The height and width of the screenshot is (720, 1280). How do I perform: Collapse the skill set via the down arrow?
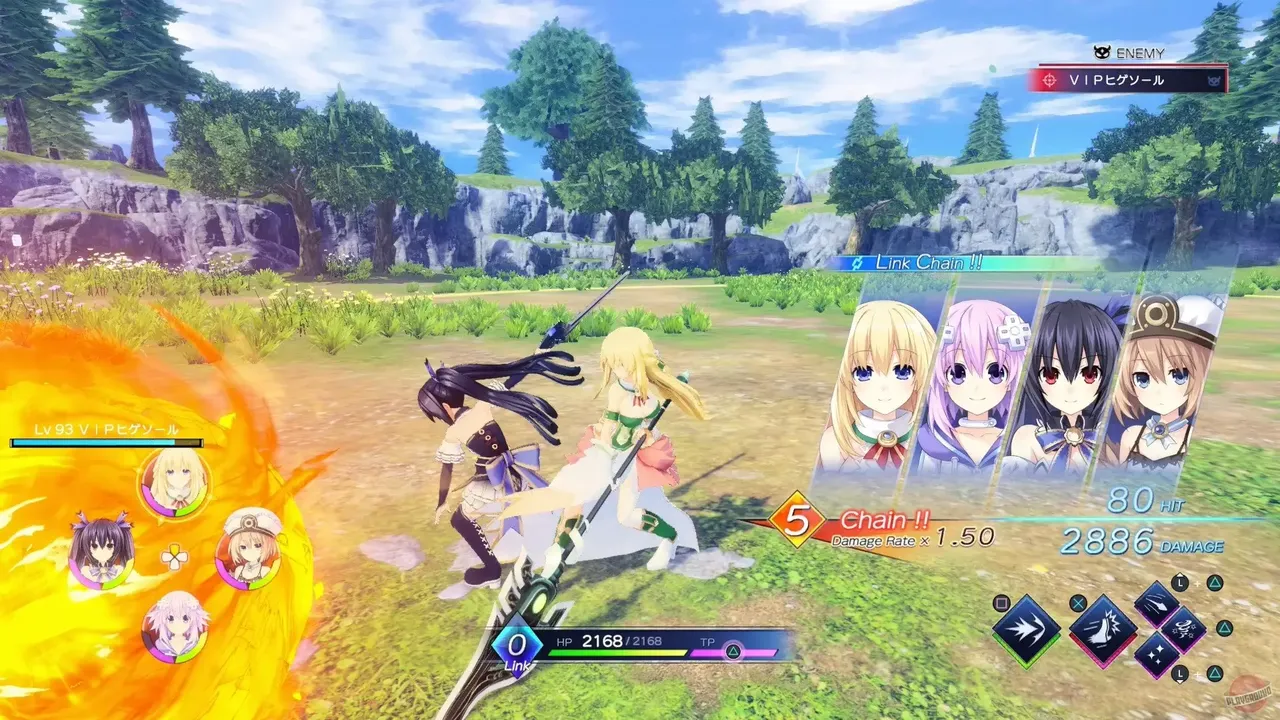1179,681
